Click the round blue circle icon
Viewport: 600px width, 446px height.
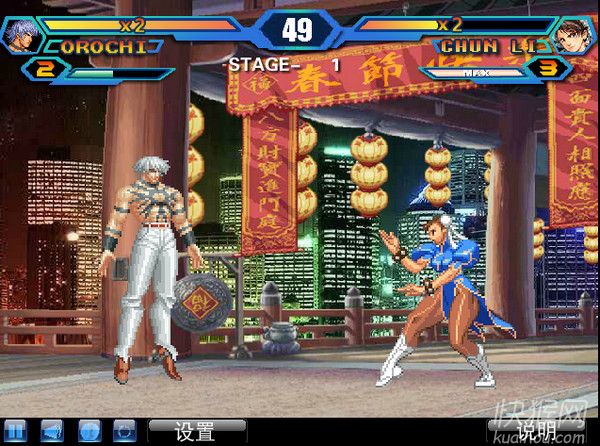click(x=87, y=431)
